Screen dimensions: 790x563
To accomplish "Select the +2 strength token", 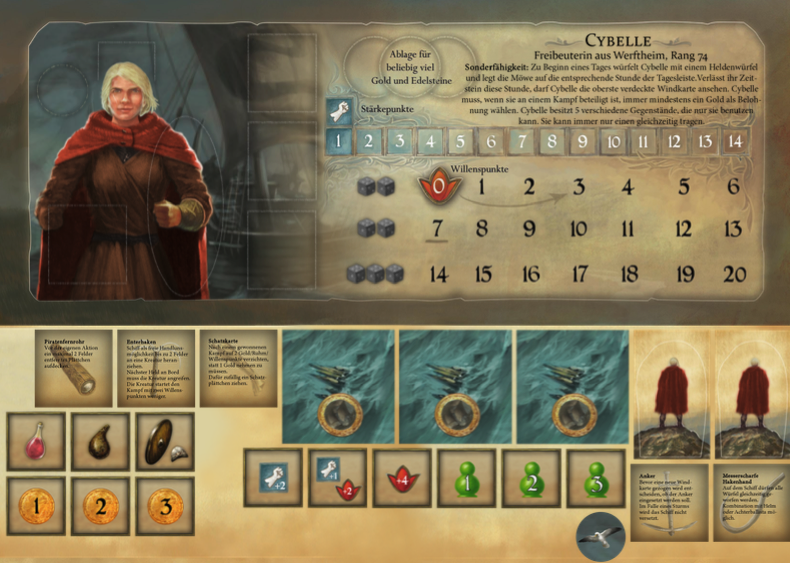I will tap(274, 477).
